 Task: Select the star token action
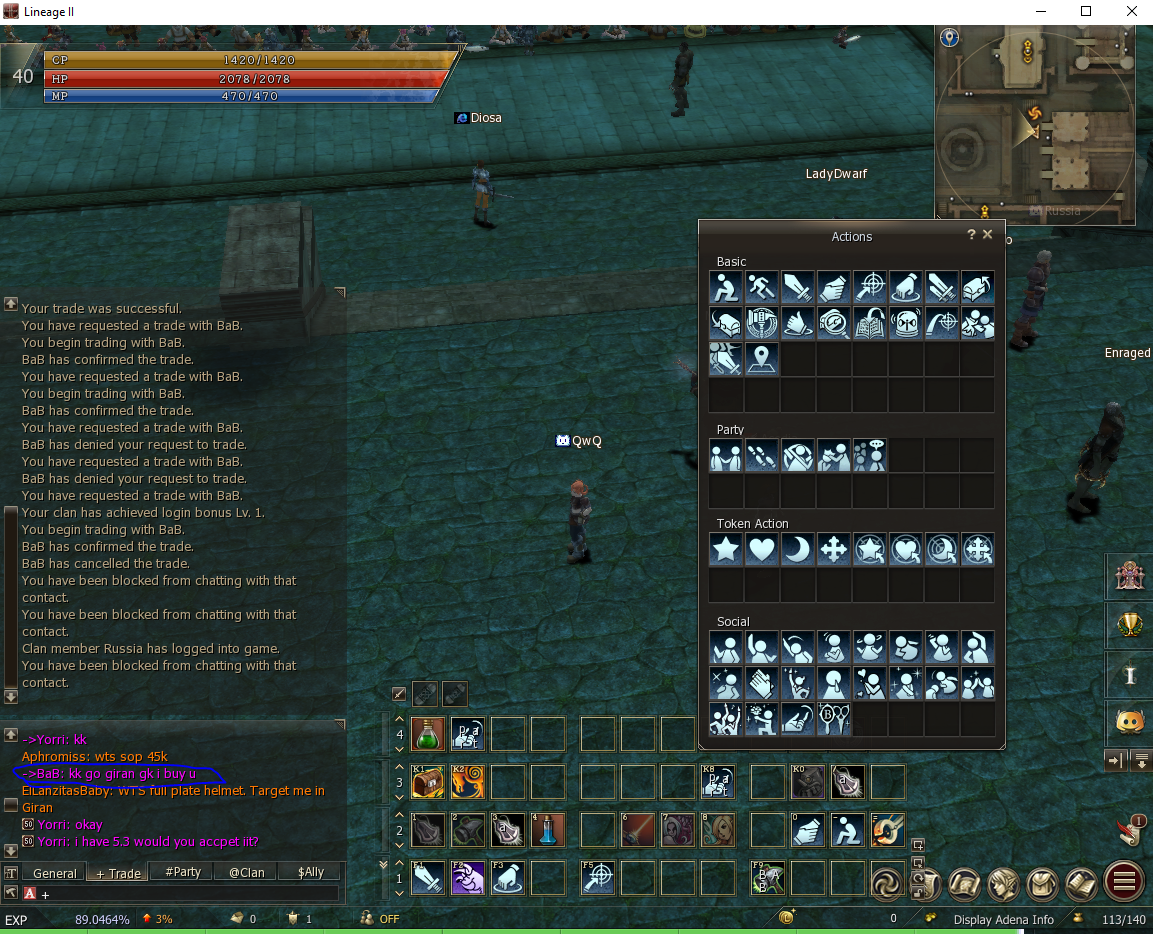(x=726, y=549)
